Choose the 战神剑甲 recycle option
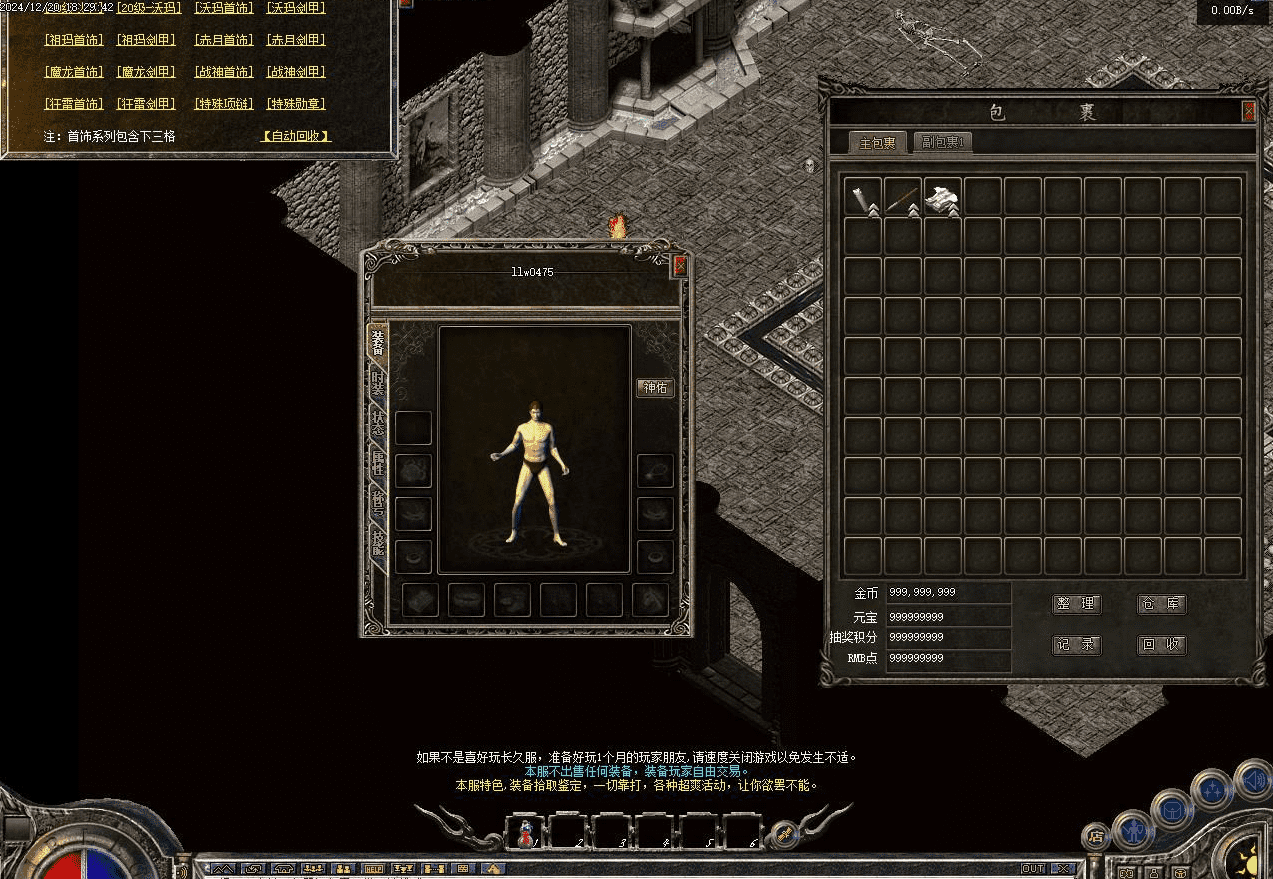 point(296,72)
